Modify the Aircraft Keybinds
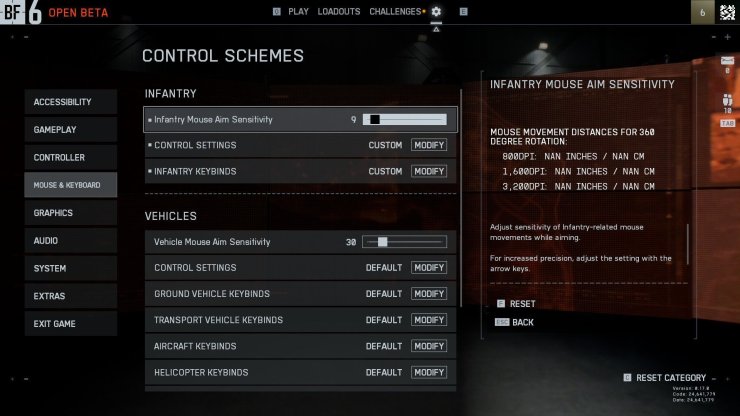 429,346
